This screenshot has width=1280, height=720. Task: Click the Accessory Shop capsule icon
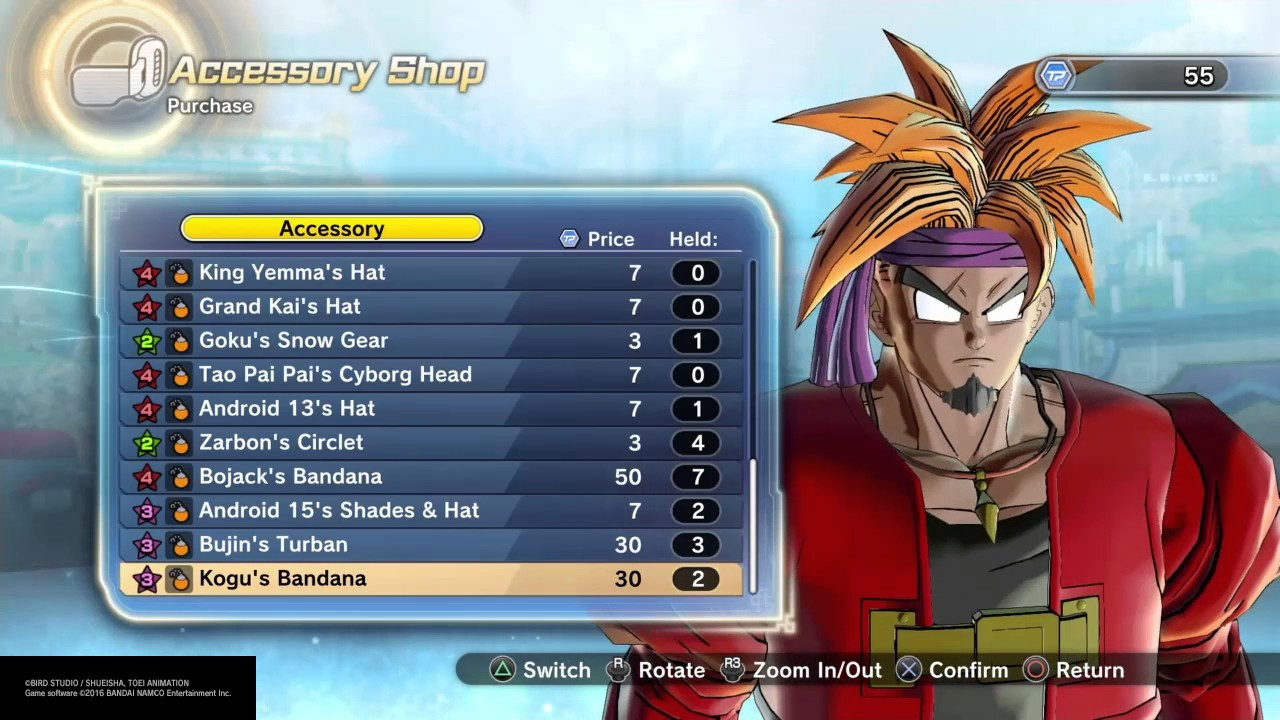point(120,72)
